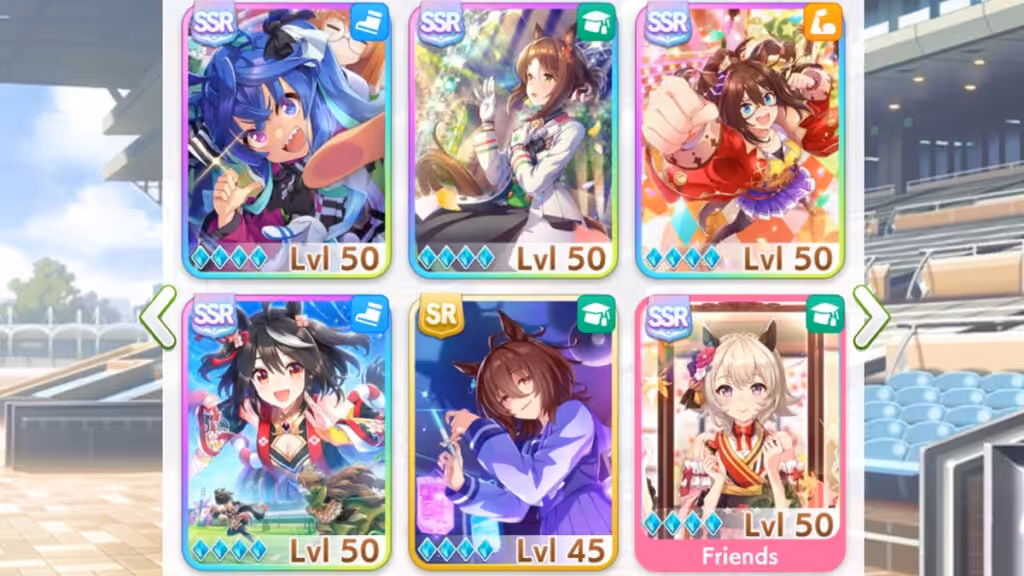The height and width of the screenshot is (576, 1024).
Task: Go to the previous page with left arrow
Action: tap(157, 316)
